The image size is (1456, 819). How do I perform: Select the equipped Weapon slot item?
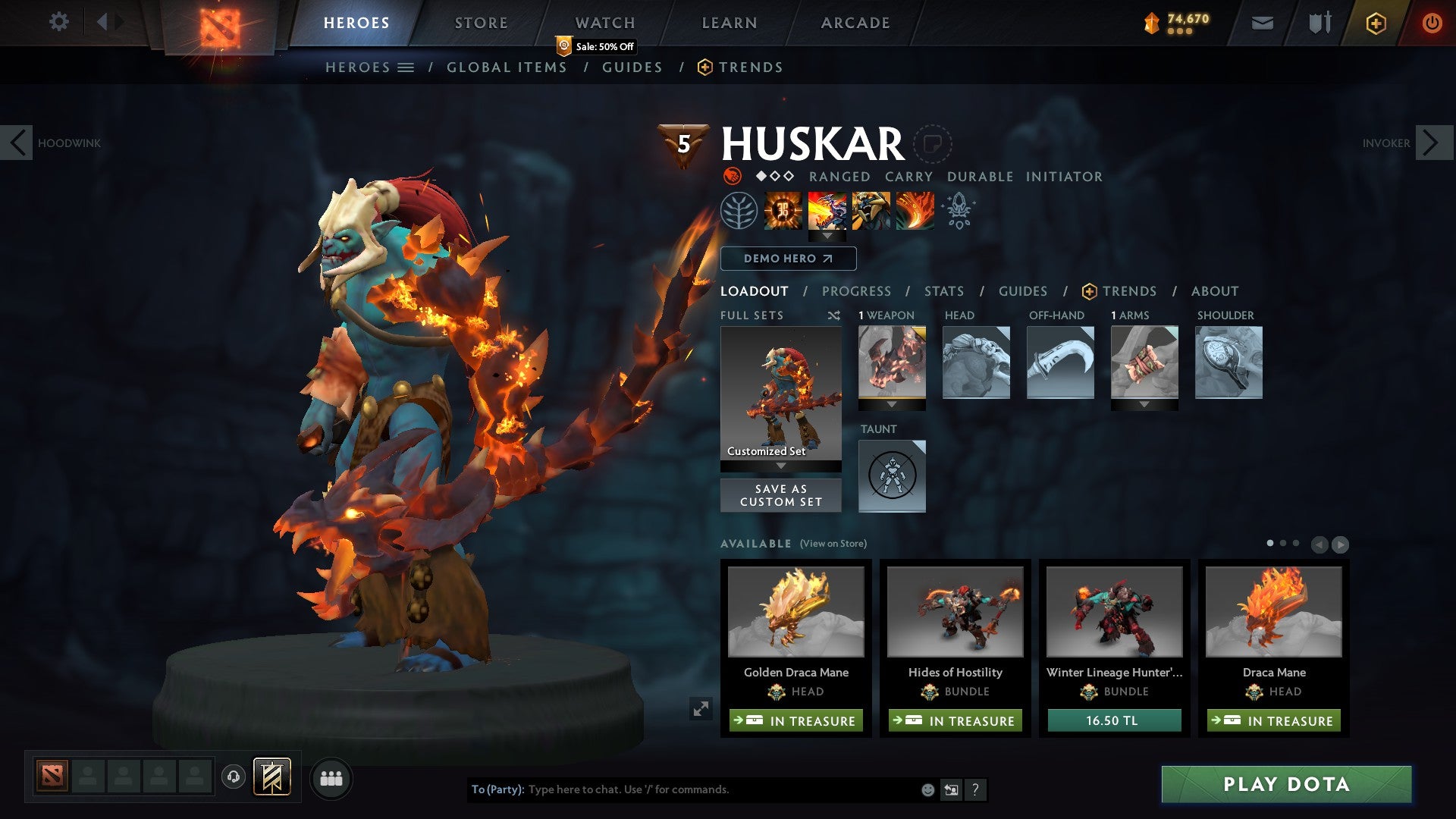pyautogui.click(x=892, y=362)
